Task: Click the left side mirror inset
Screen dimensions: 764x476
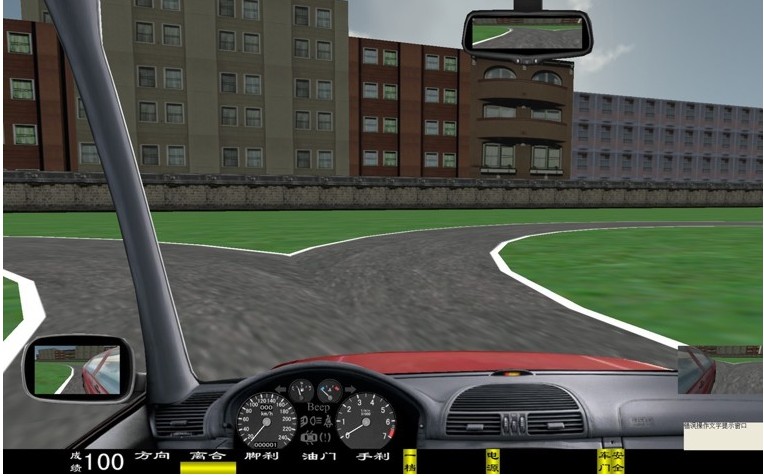Action: point(77,368)
